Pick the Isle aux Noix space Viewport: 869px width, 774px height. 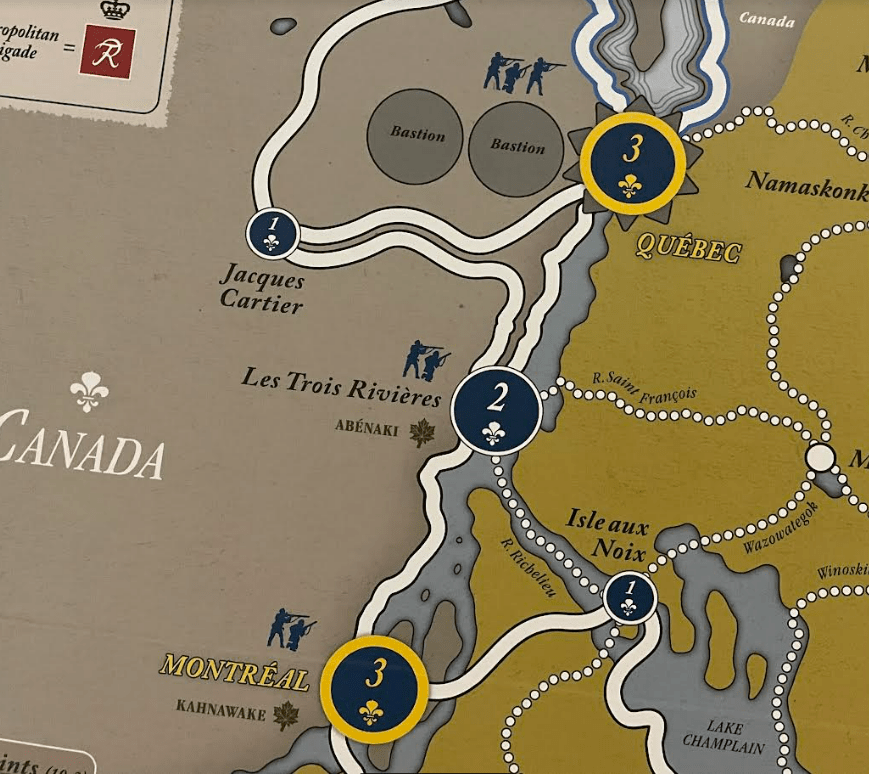pyautogui.click(x=629, y=597)
